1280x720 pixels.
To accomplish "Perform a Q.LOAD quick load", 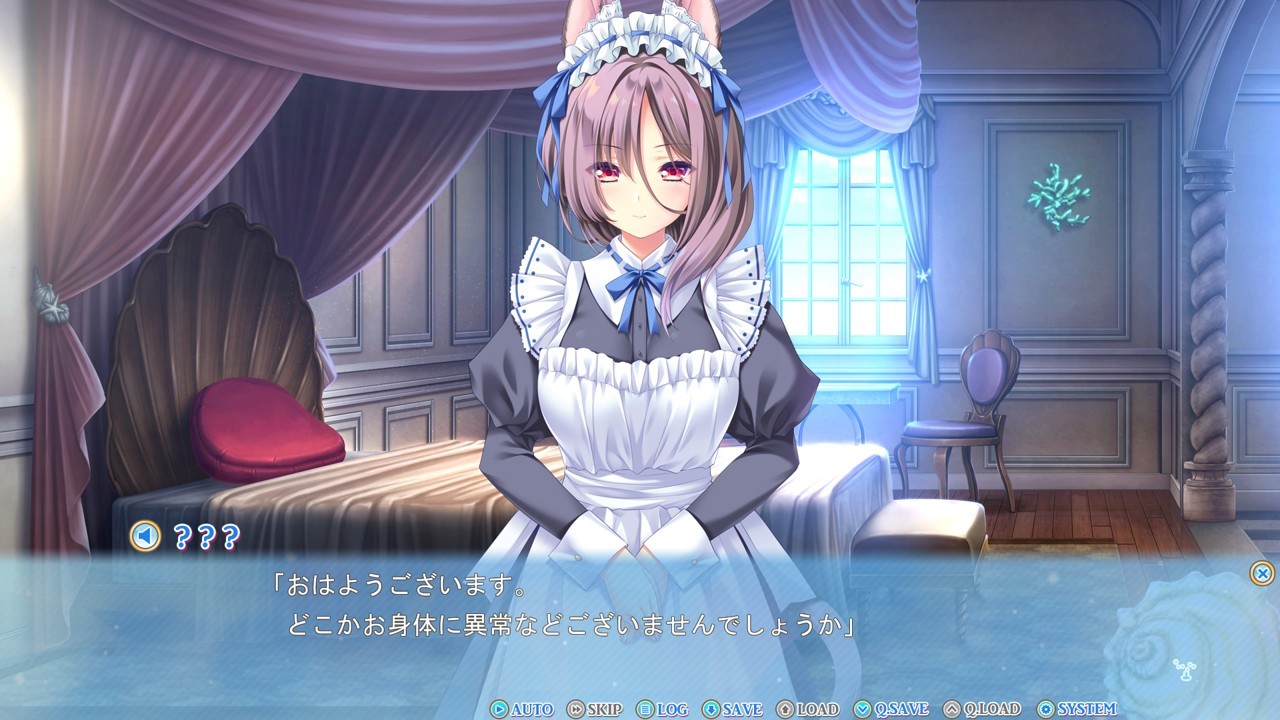I will coord(981,709).
